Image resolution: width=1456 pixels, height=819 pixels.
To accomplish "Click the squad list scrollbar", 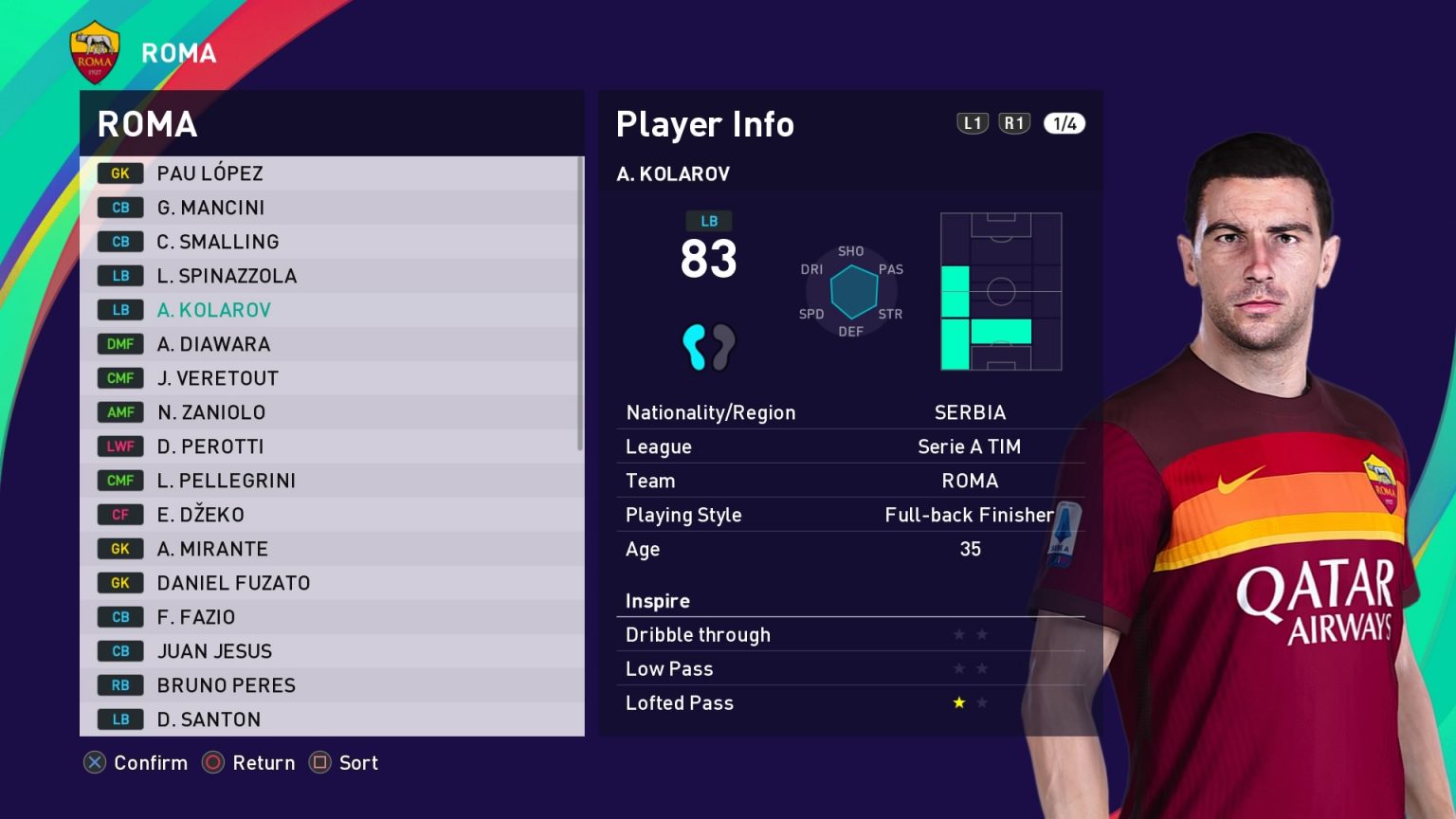I will (580, 303).
